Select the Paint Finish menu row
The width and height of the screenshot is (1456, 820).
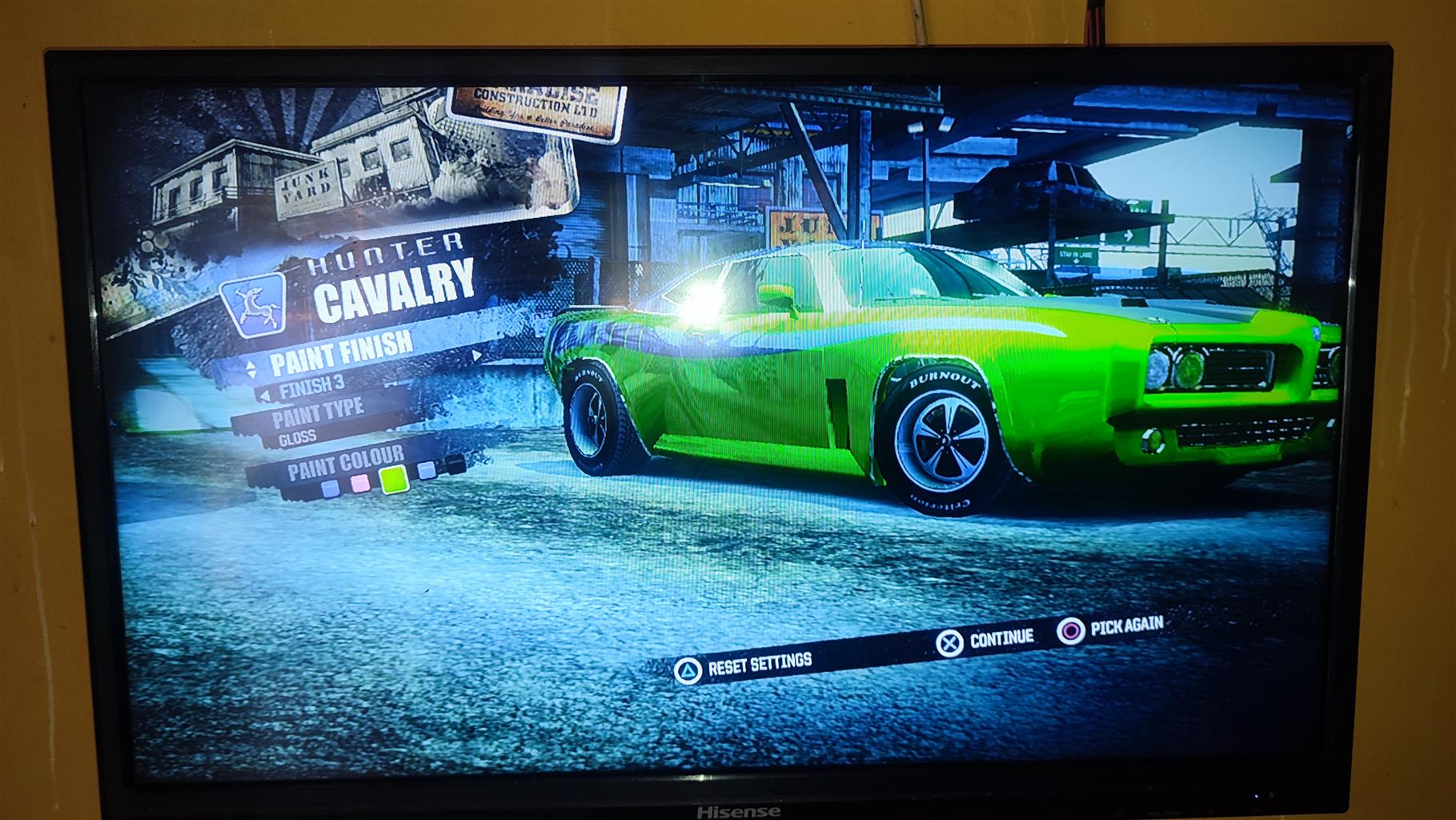[342, 353]
